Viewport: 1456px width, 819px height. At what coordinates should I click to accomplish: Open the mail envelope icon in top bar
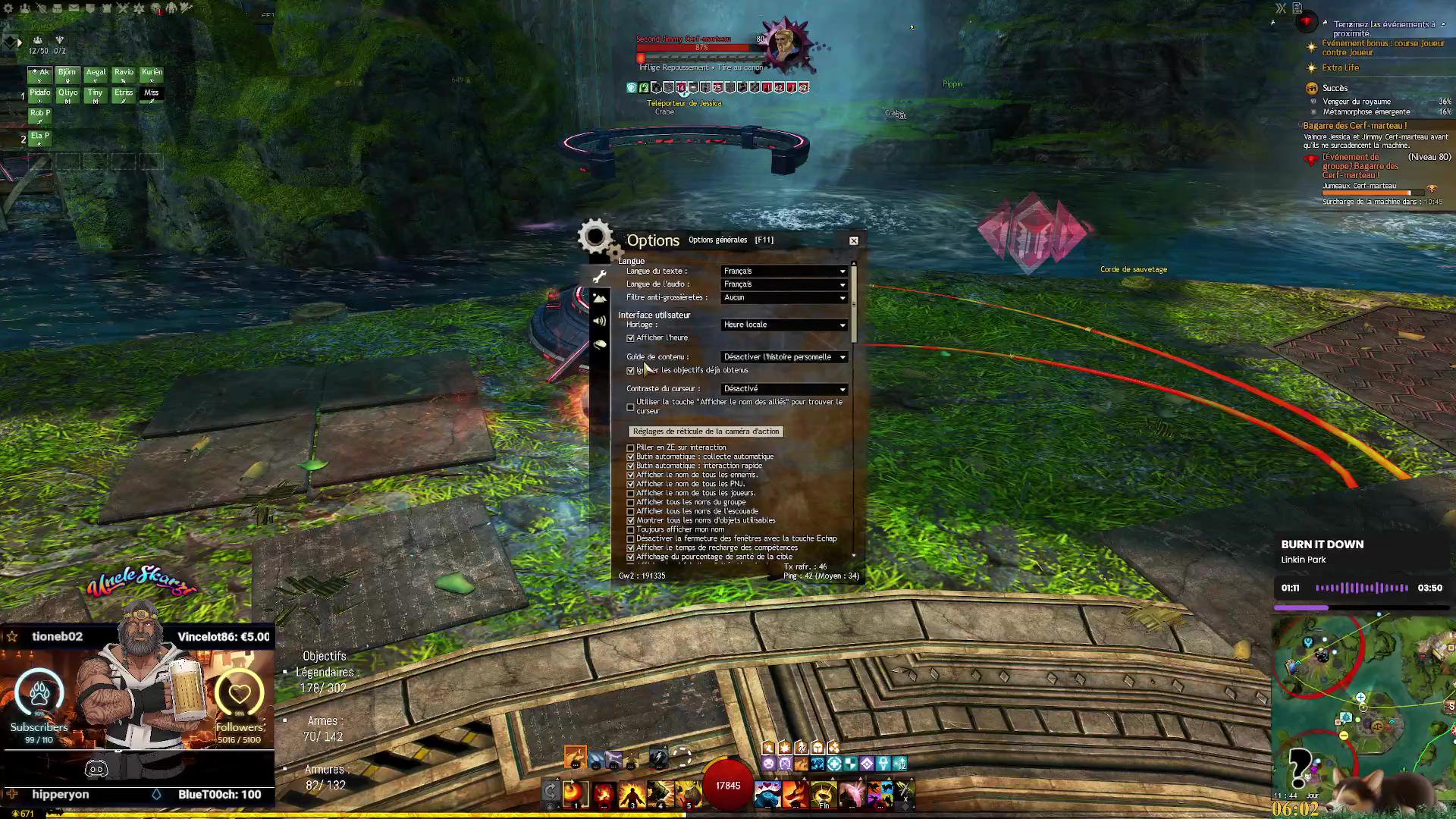click(74, 8)
